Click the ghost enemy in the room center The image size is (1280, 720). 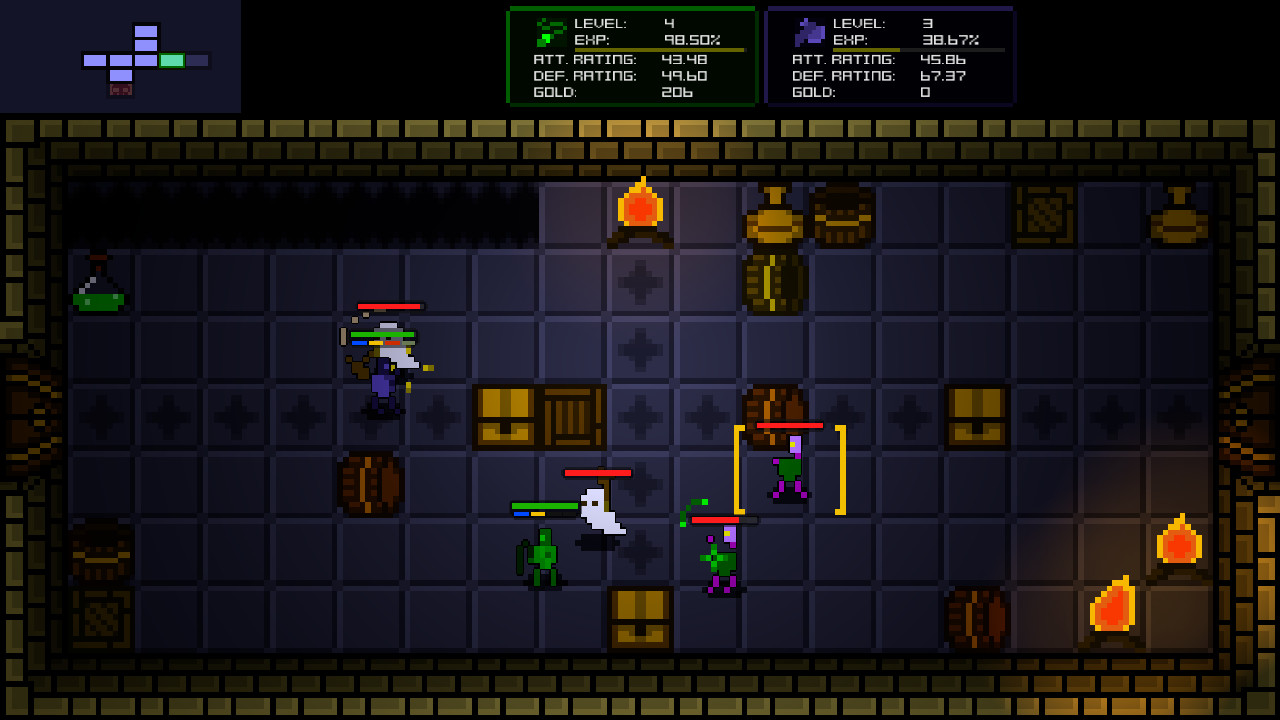coord(600,512)
